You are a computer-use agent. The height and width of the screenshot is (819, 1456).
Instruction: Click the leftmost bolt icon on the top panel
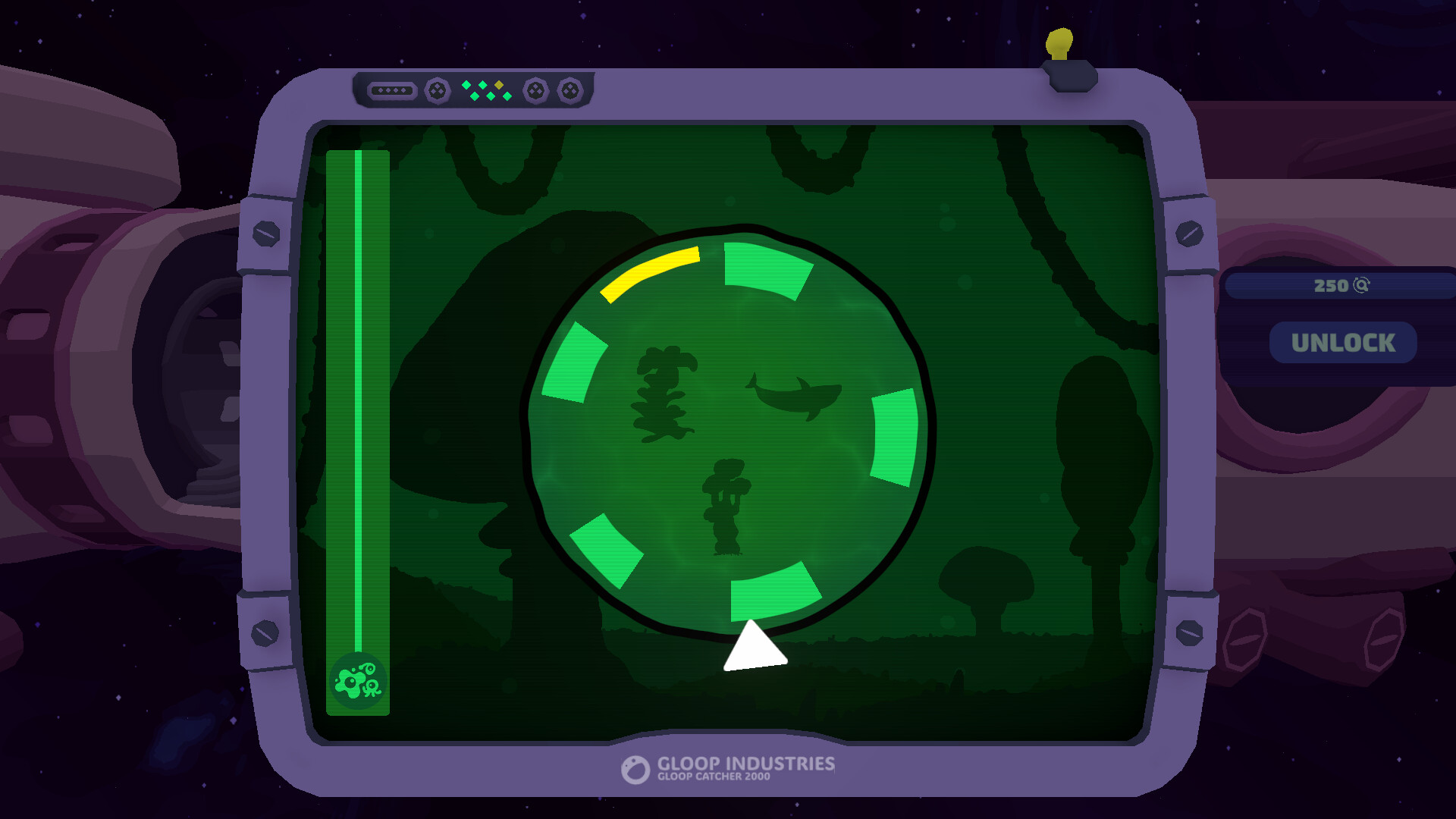click(x=438, y=92)
